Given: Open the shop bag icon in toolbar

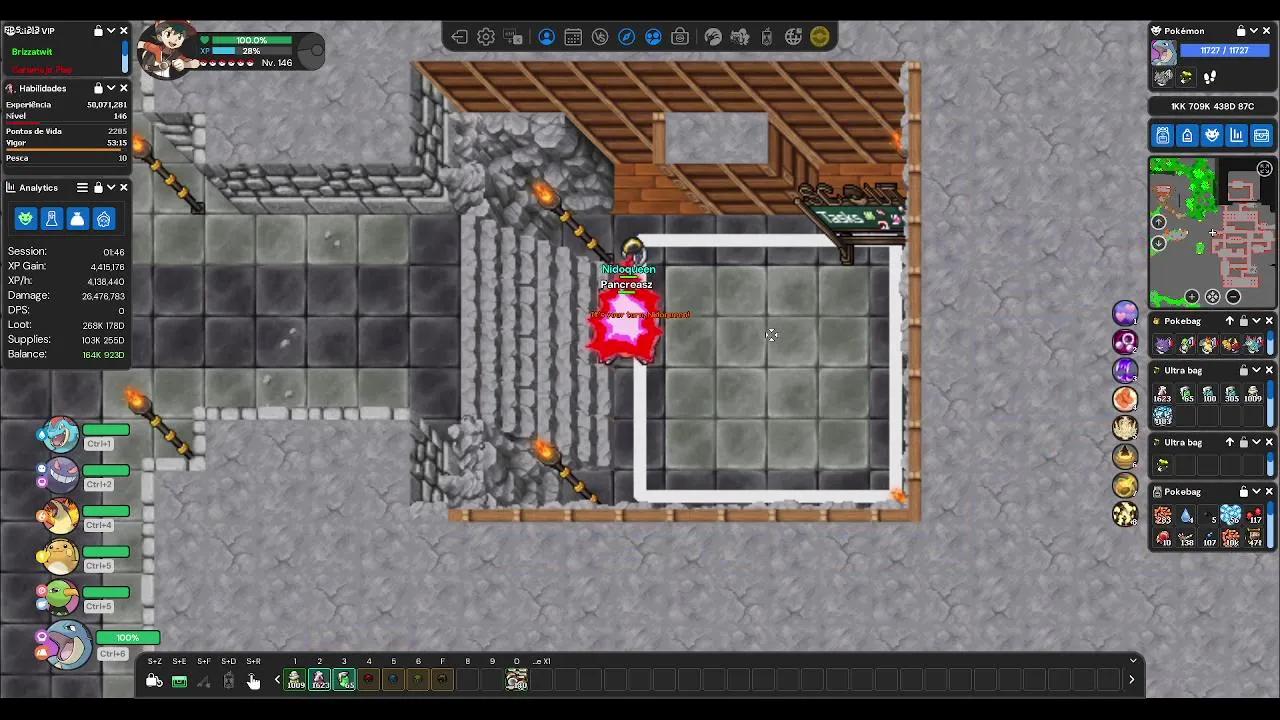Looking at the screenshot, I should coord(680,37).
